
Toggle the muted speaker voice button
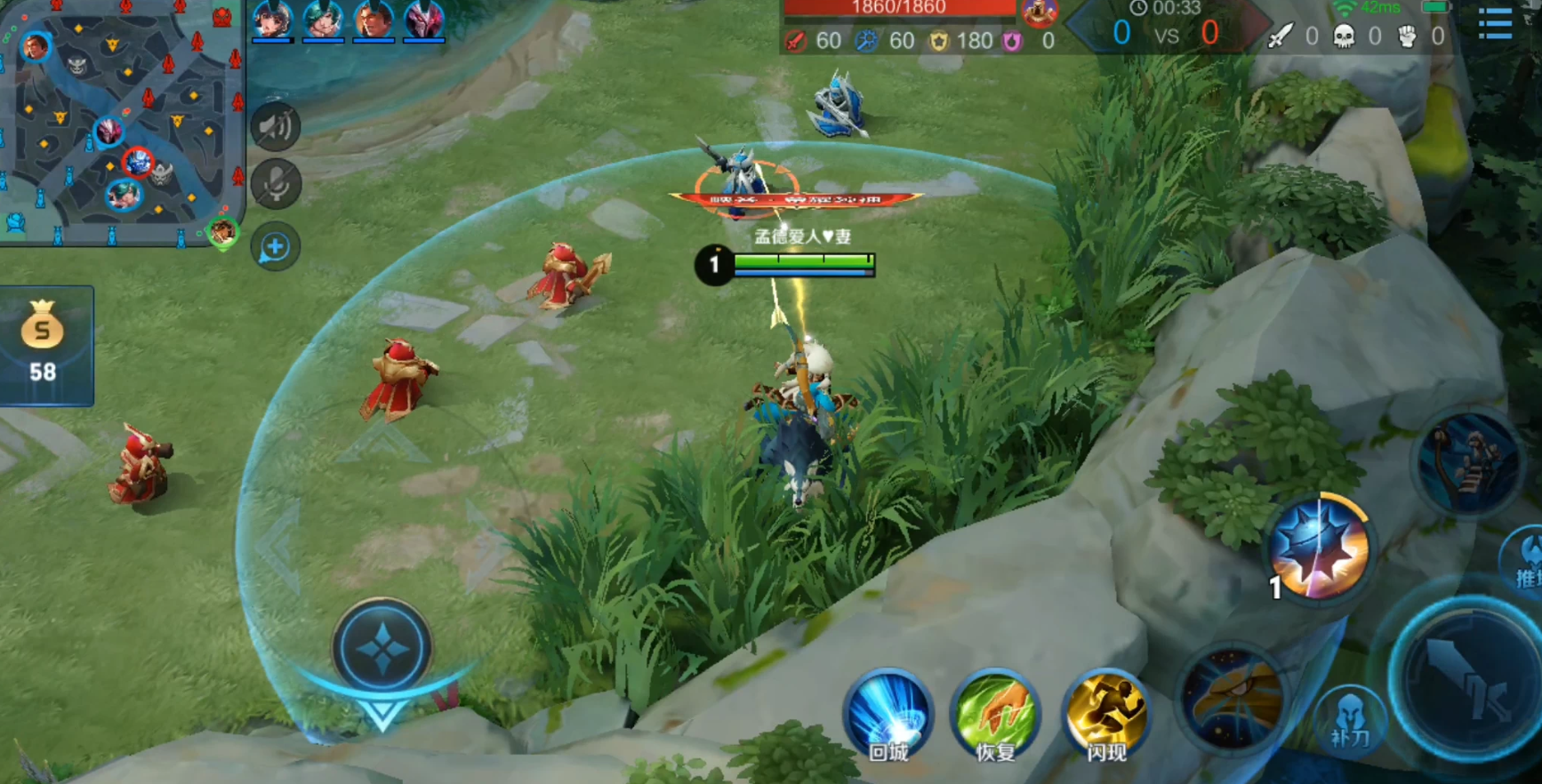276,126
